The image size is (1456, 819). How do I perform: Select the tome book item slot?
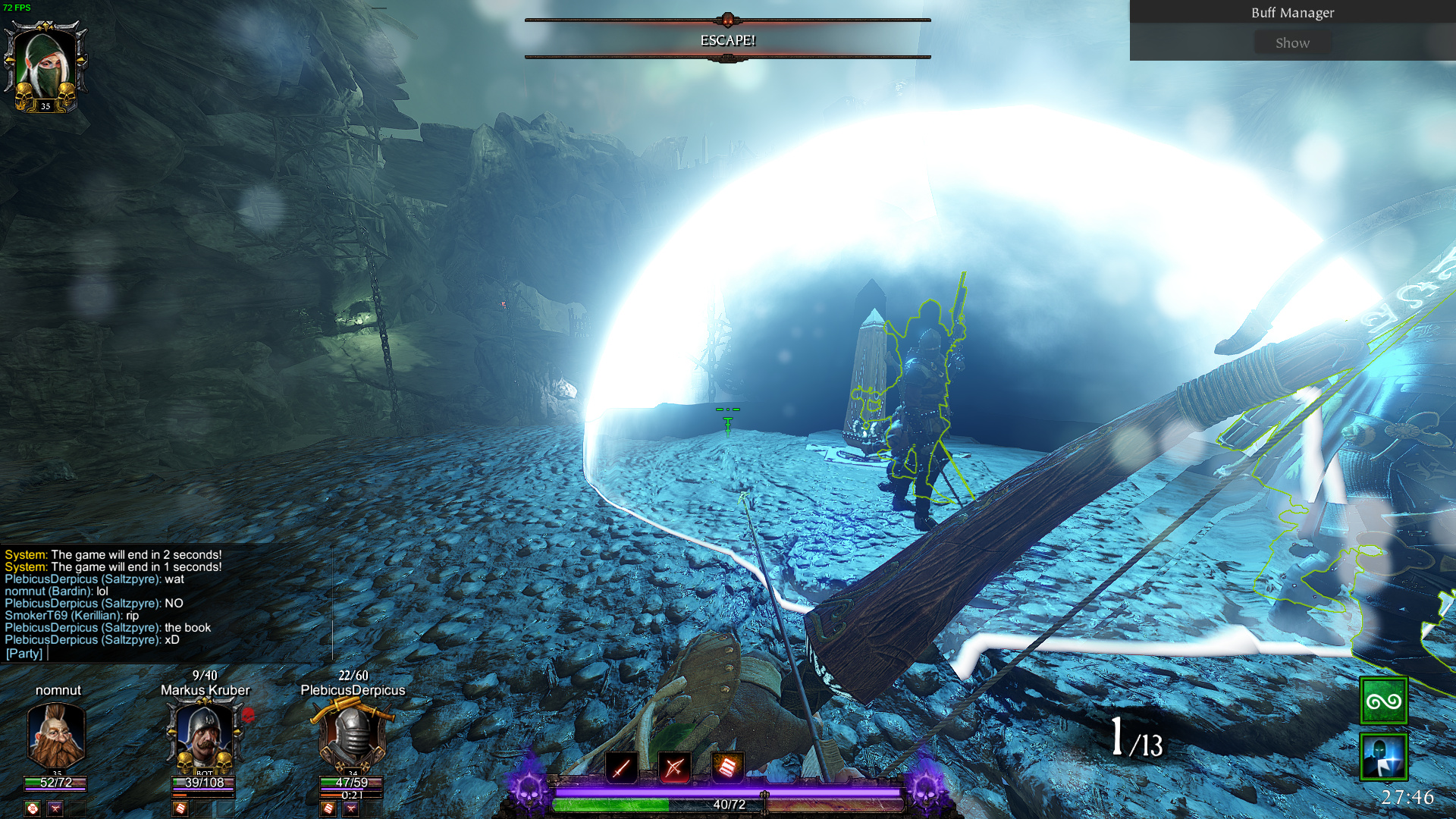tap(726, 768)
